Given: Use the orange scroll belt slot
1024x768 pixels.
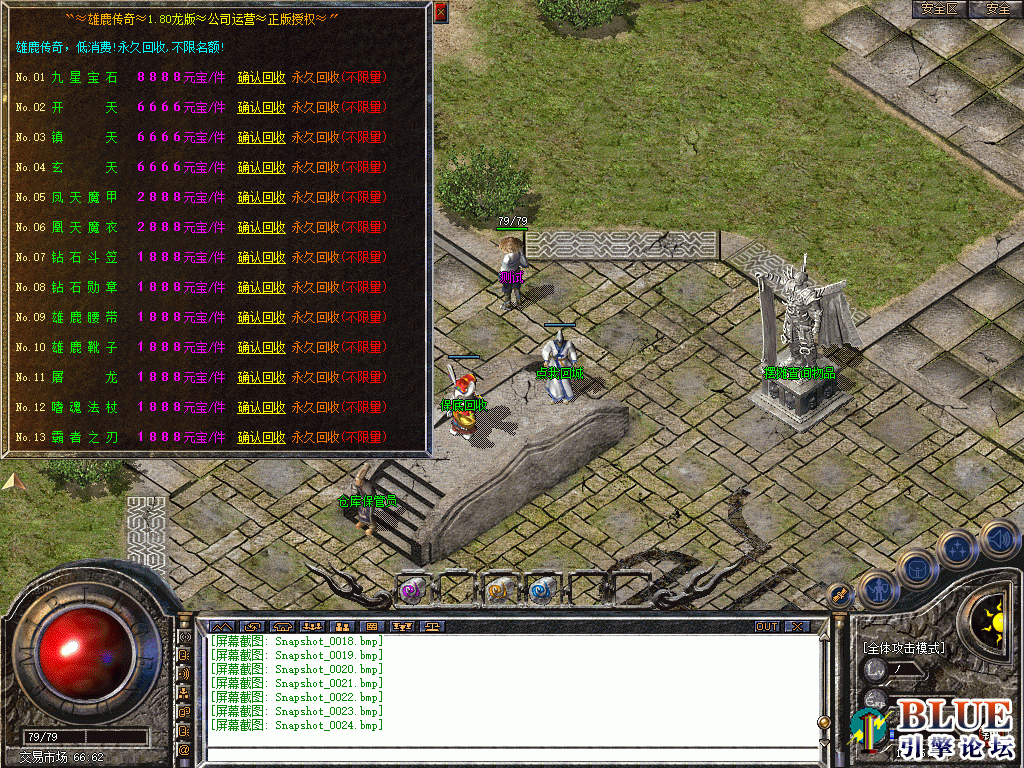Looking at the screenshot, I should pos(497,590).
